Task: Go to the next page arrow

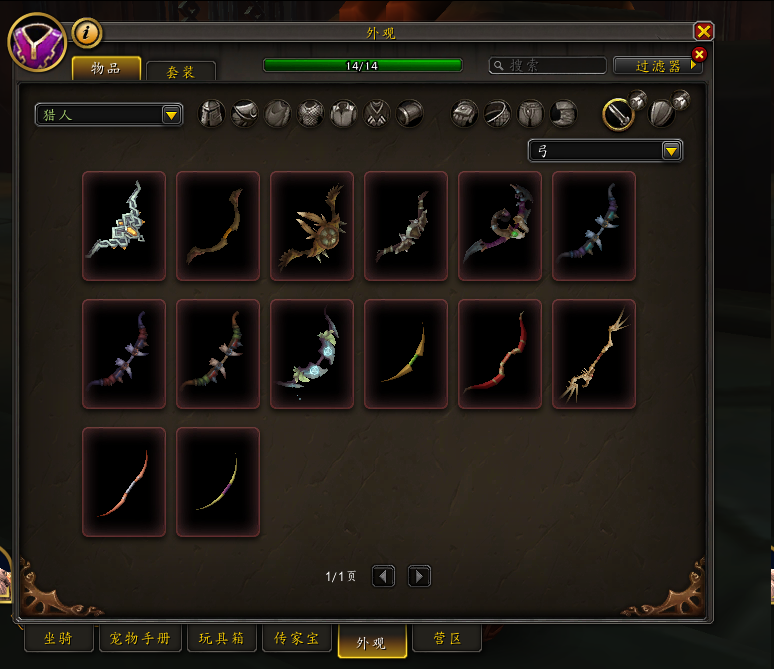Action: coord(420,576)
